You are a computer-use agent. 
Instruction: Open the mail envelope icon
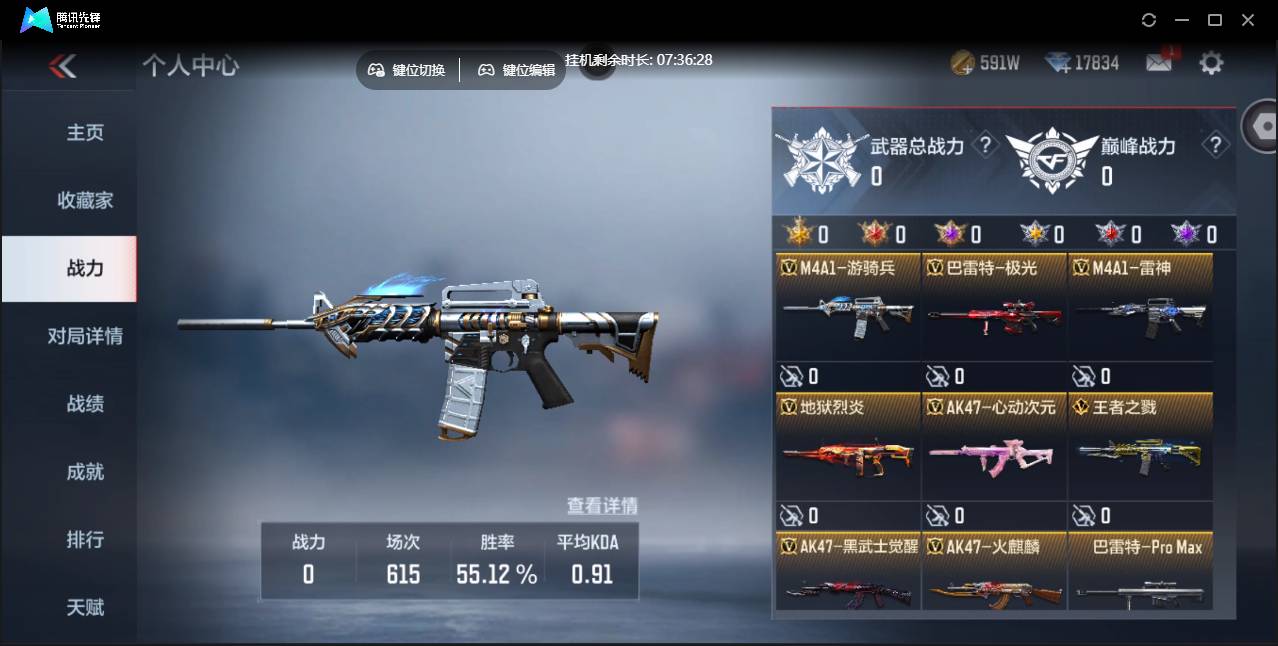coord(1158,63)
